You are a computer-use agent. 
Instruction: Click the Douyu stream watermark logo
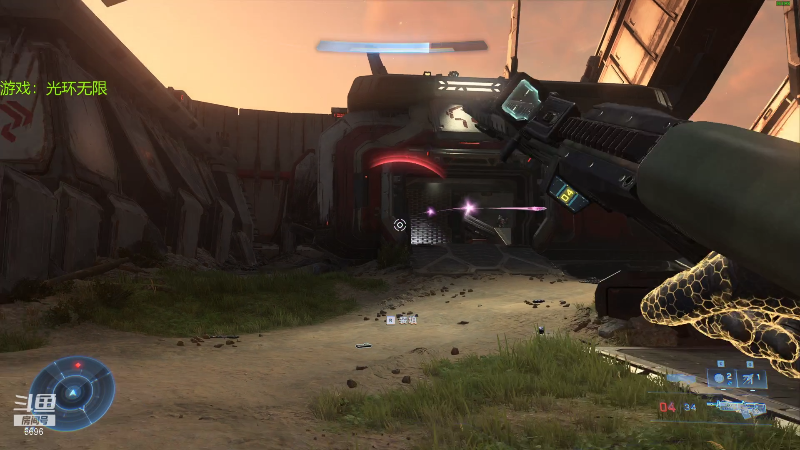tap(33, 407)
